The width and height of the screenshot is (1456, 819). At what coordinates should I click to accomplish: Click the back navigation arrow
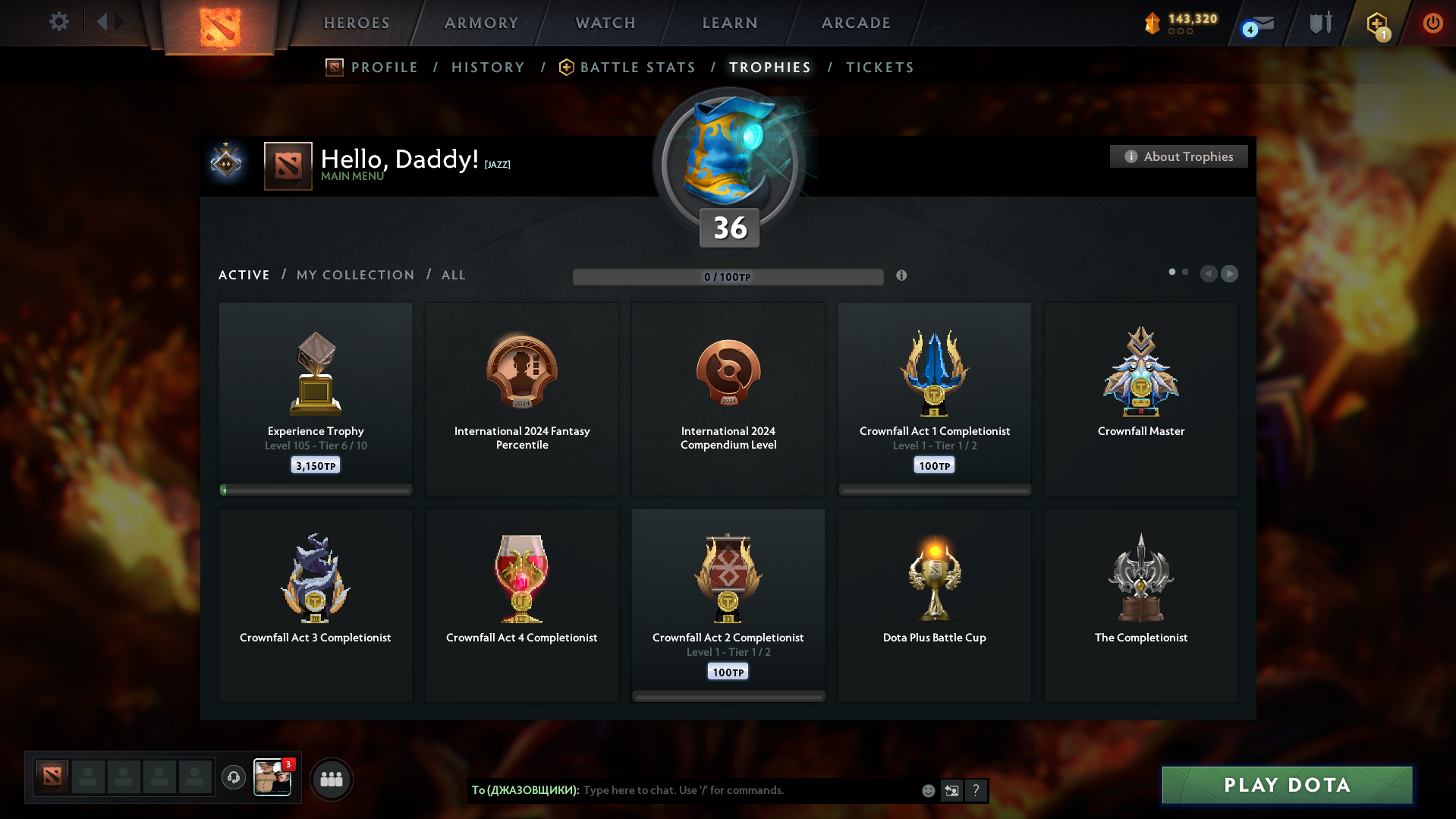pos(103,21)
